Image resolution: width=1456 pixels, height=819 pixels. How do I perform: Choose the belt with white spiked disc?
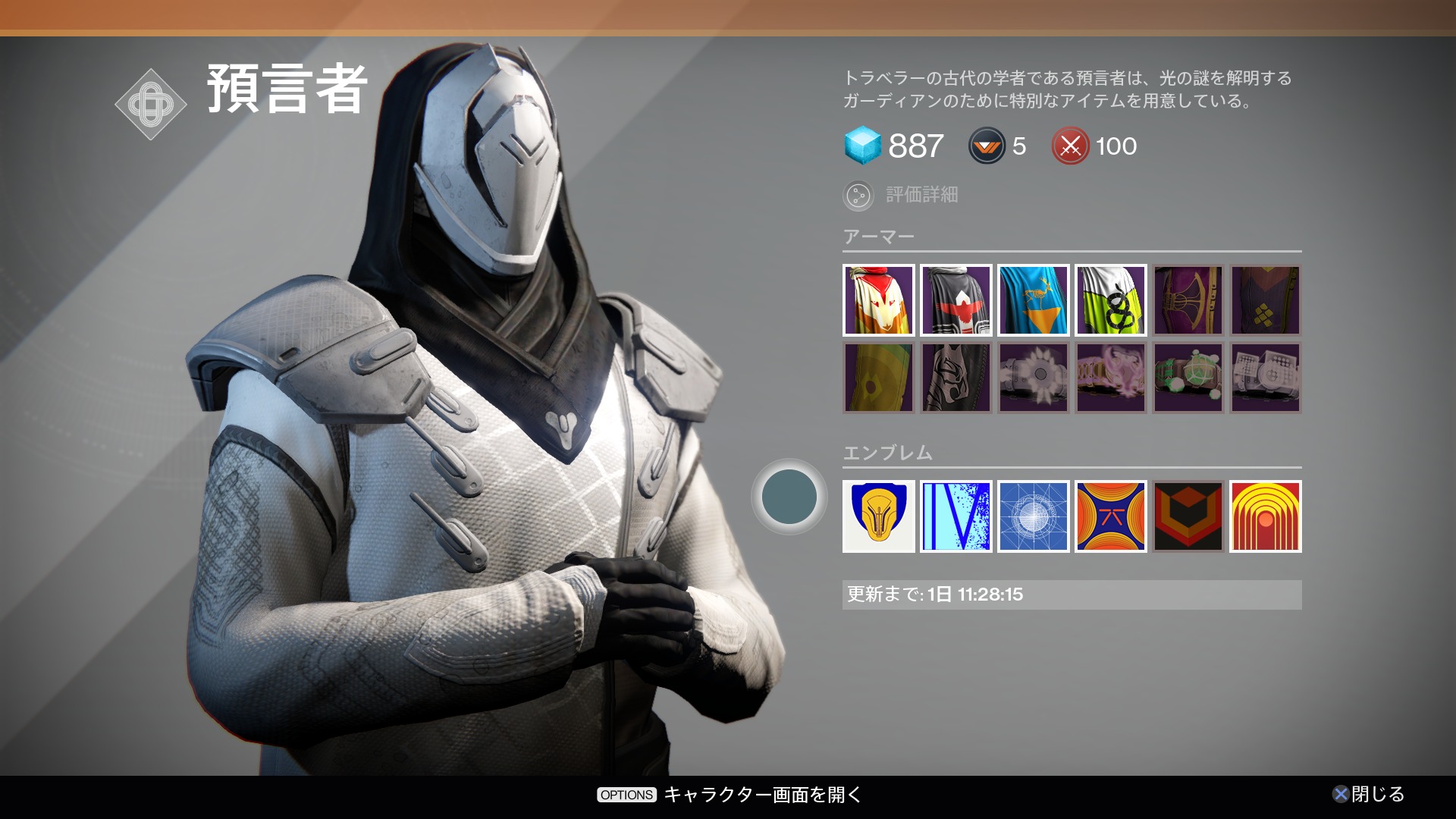click(x=1033, y=378)
